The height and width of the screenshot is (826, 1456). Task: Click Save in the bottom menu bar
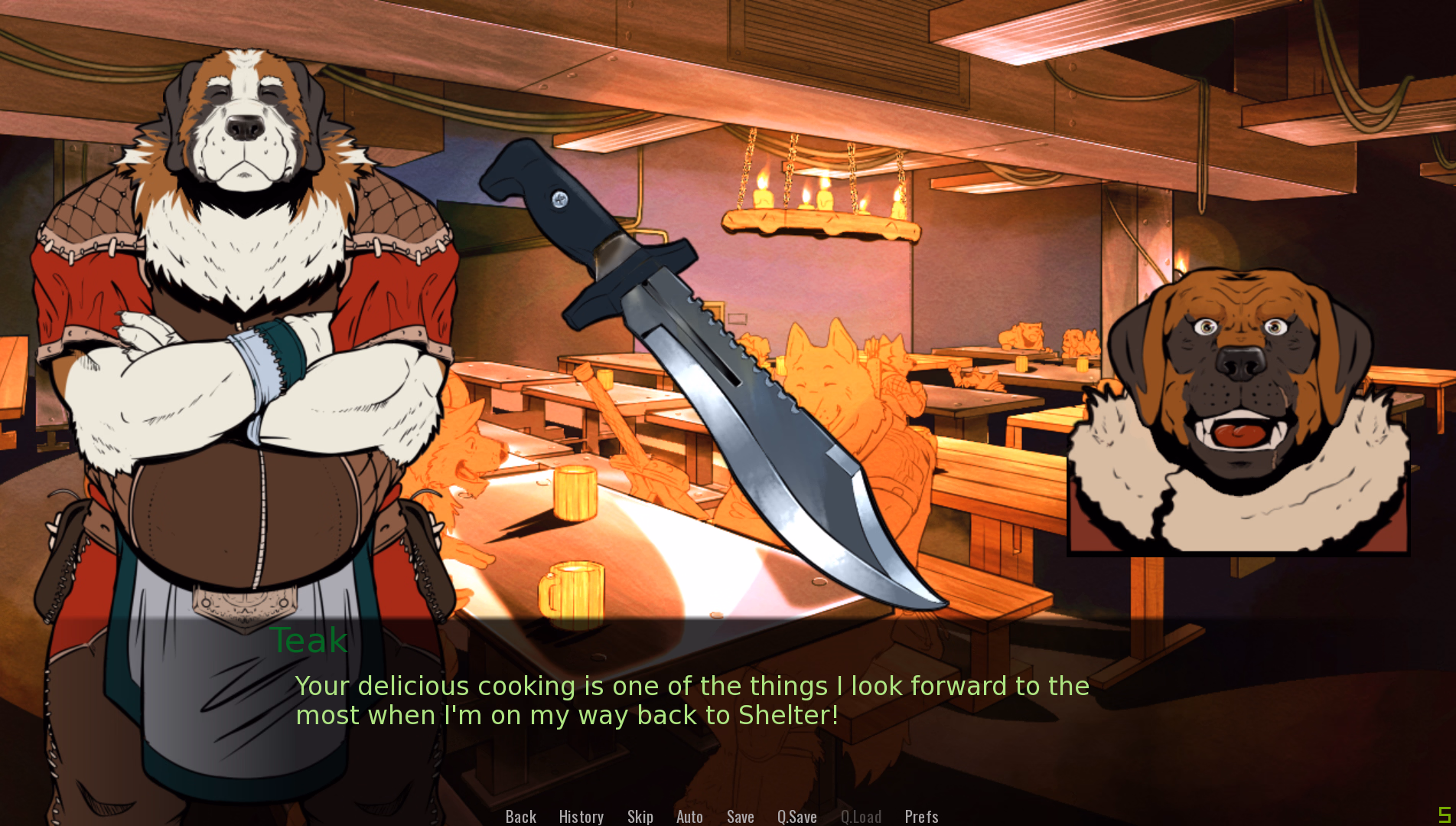[x=740, y=816]
